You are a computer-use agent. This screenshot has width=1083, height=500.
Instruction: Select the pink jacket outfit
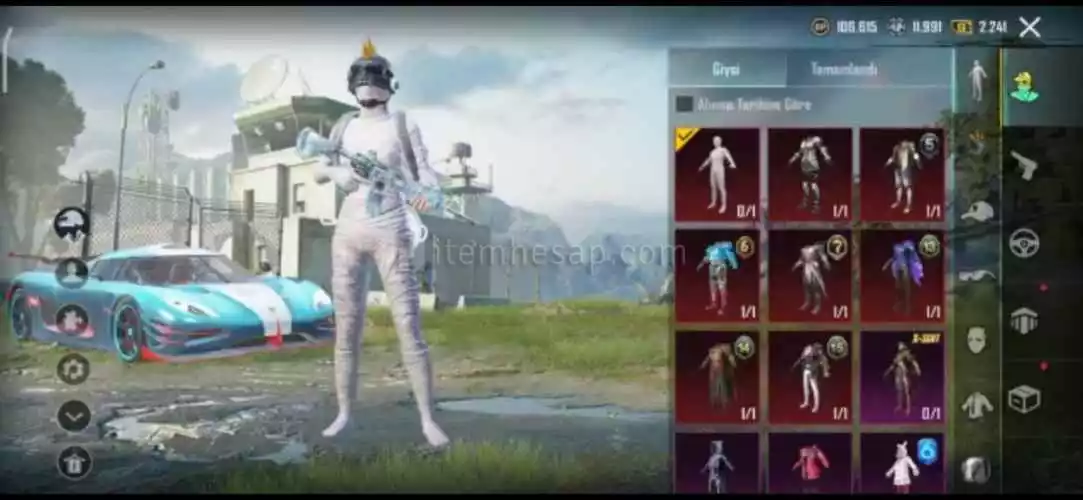point(810,464)
